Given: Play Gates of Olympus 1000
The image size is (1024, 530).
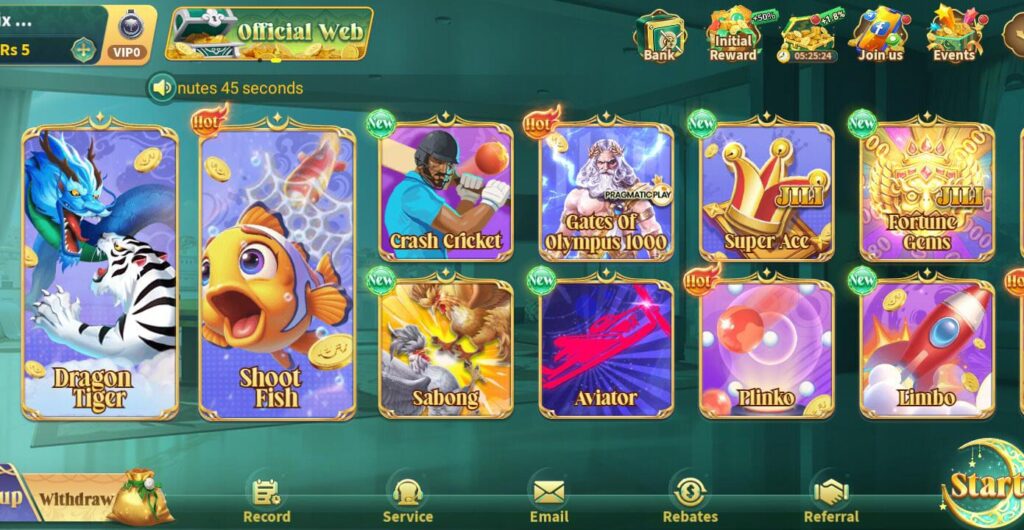Looking at the screenshot, I should (606, 192).
